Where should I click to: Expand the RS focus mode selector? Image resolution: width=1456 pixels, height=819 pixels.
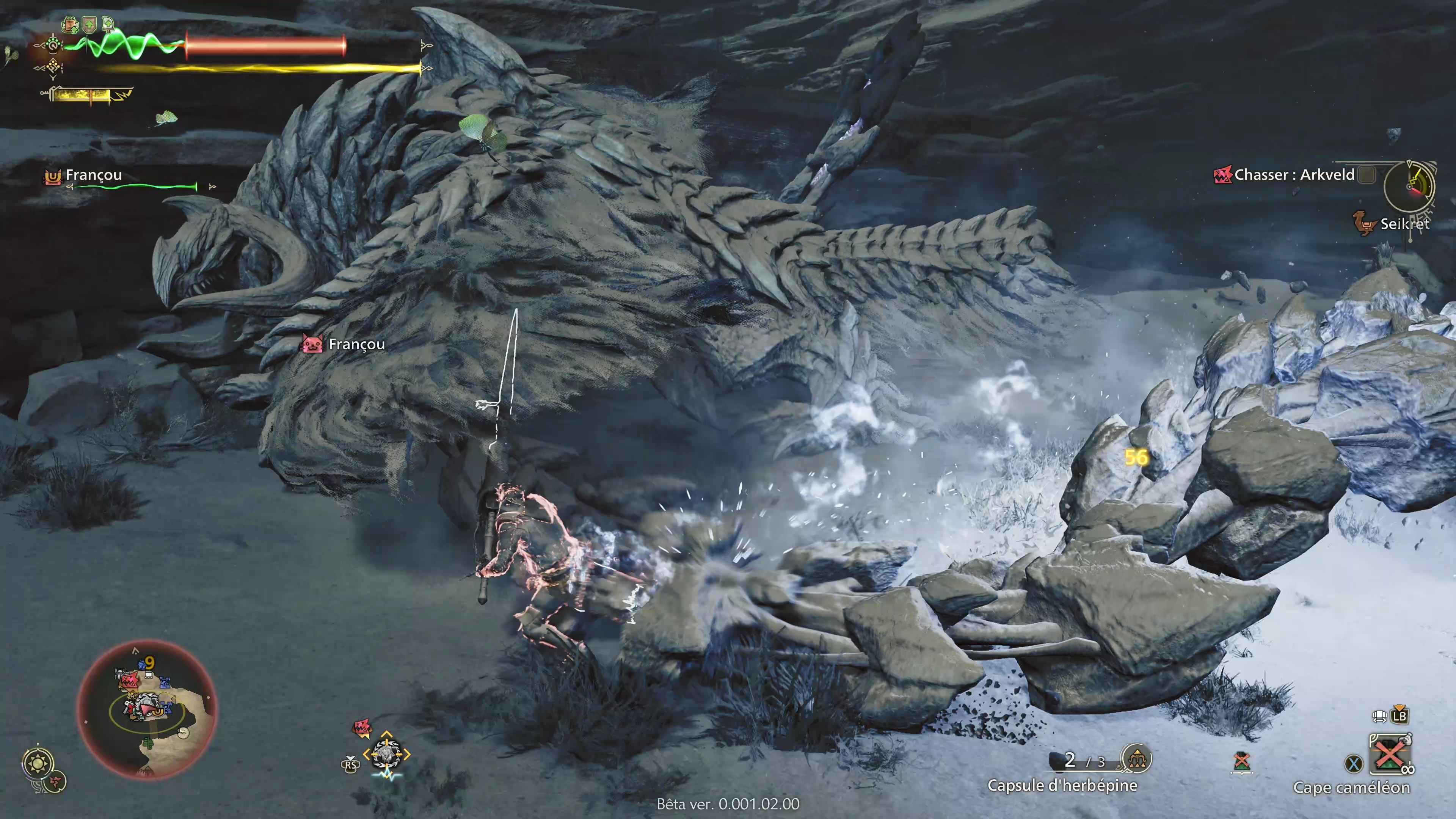350,766
